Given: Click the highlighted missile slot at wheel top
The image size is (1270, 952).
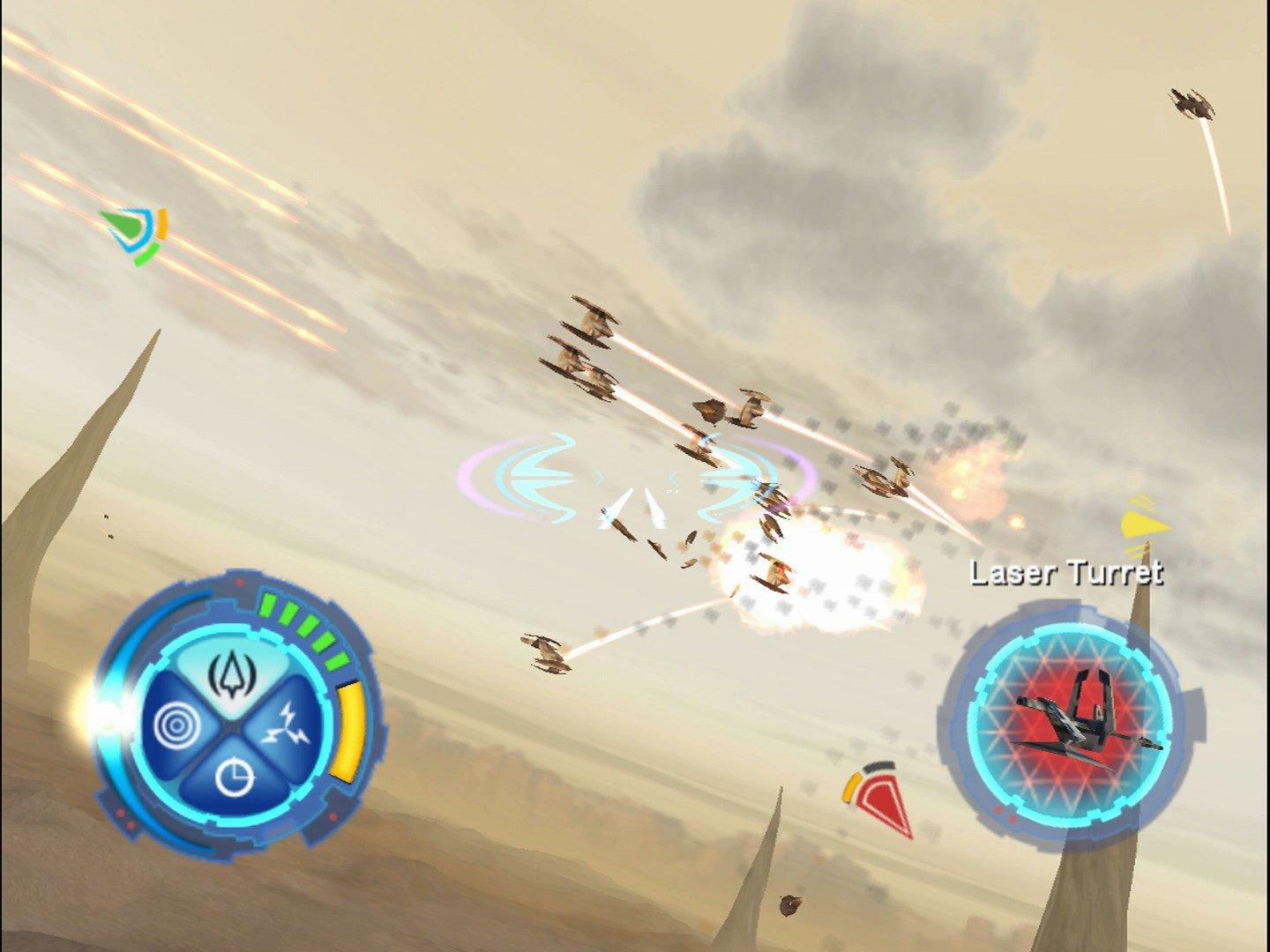Looking at the screenshot, I should tap(233, 674).
